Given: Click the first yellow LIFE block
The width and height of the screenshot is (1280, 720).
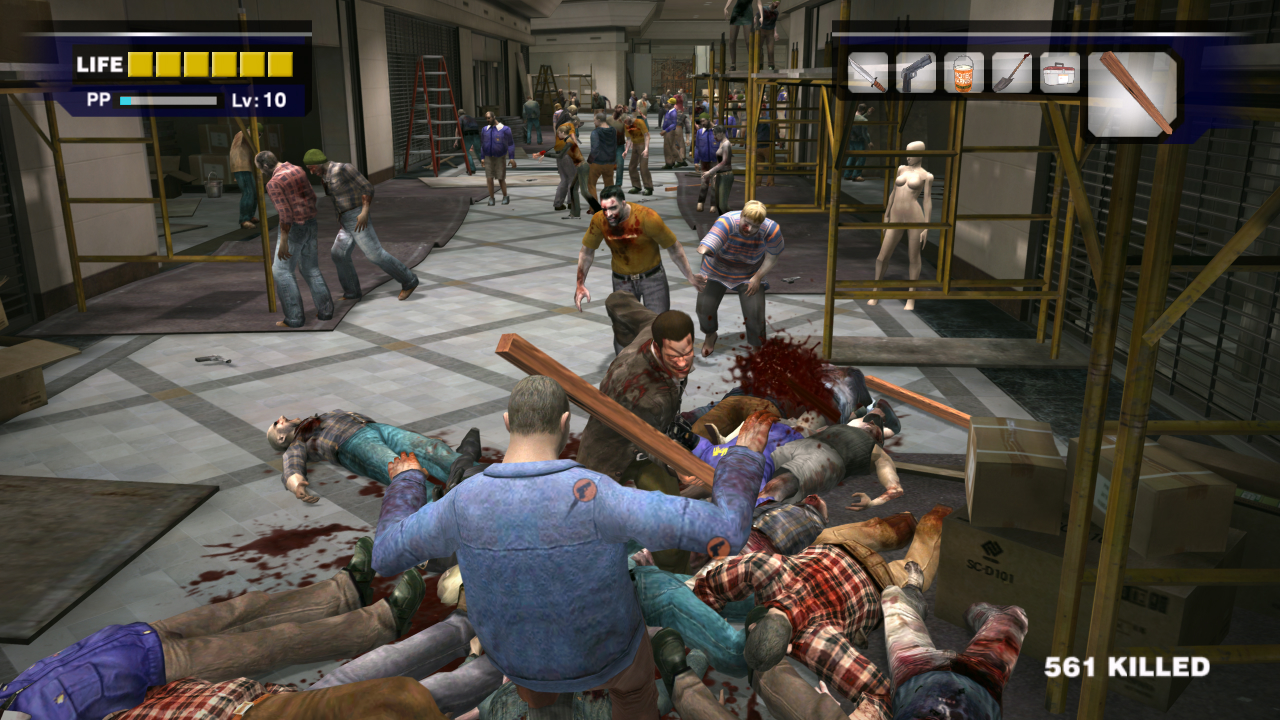Looking at the screenshot, I should pos(139,64).
